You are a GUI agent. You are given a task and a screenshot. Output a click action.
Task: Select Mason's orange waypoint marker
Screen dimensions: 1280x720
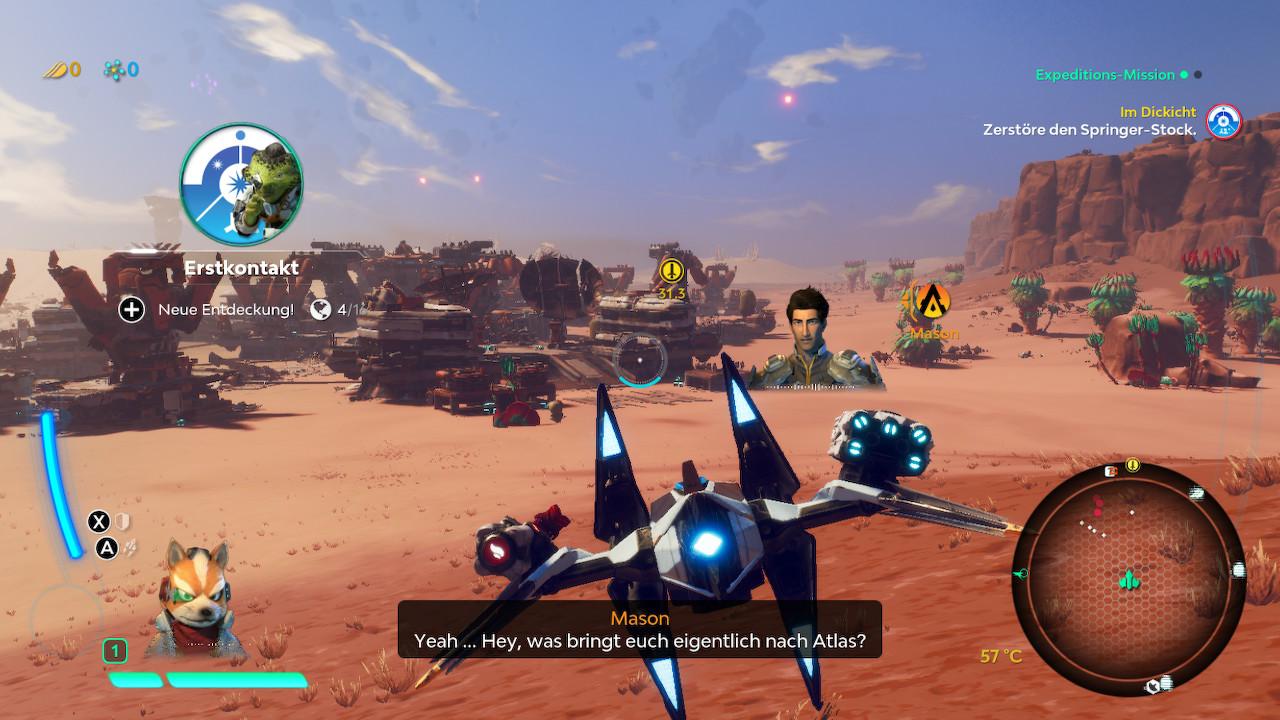click(x=934, y=298)
